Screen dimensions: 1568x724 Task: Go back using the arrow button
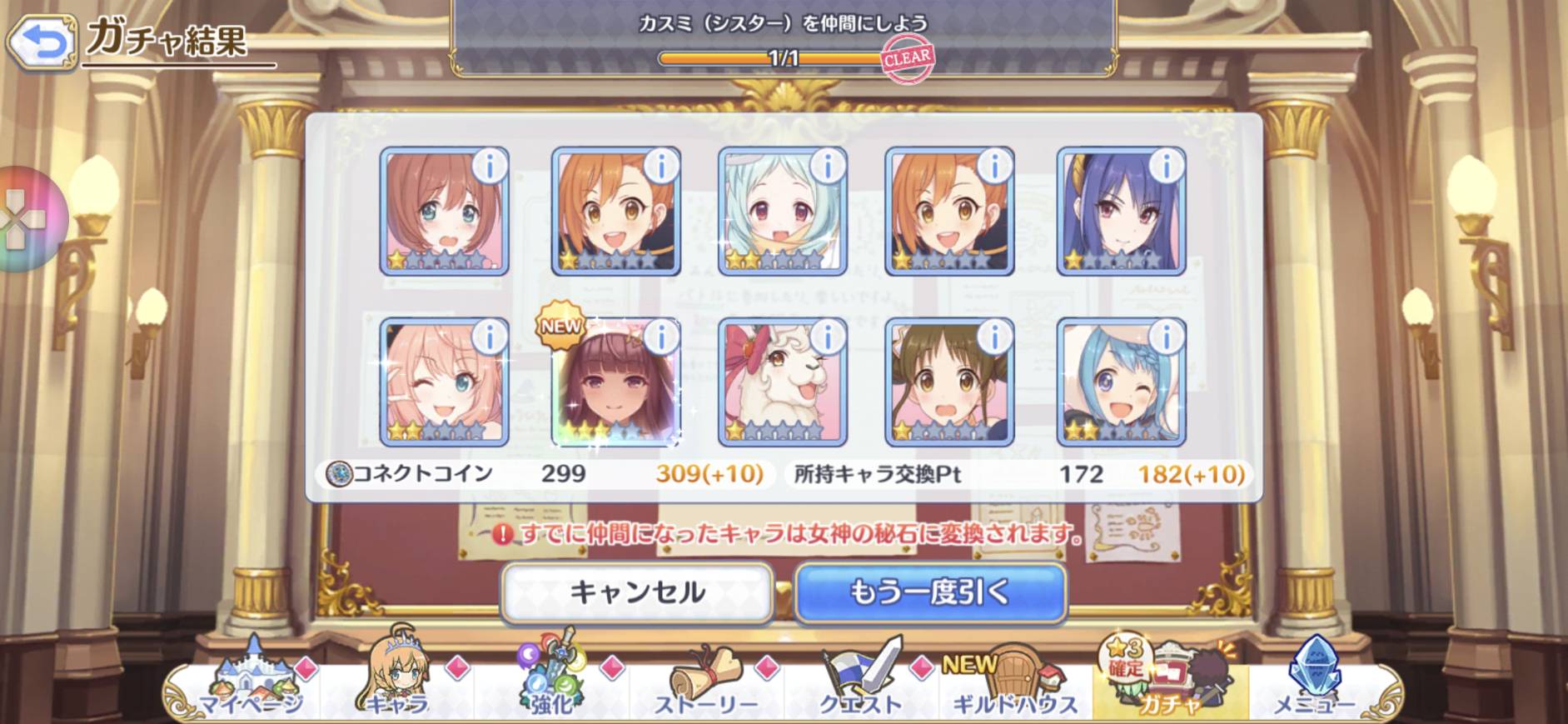[42, 41]
